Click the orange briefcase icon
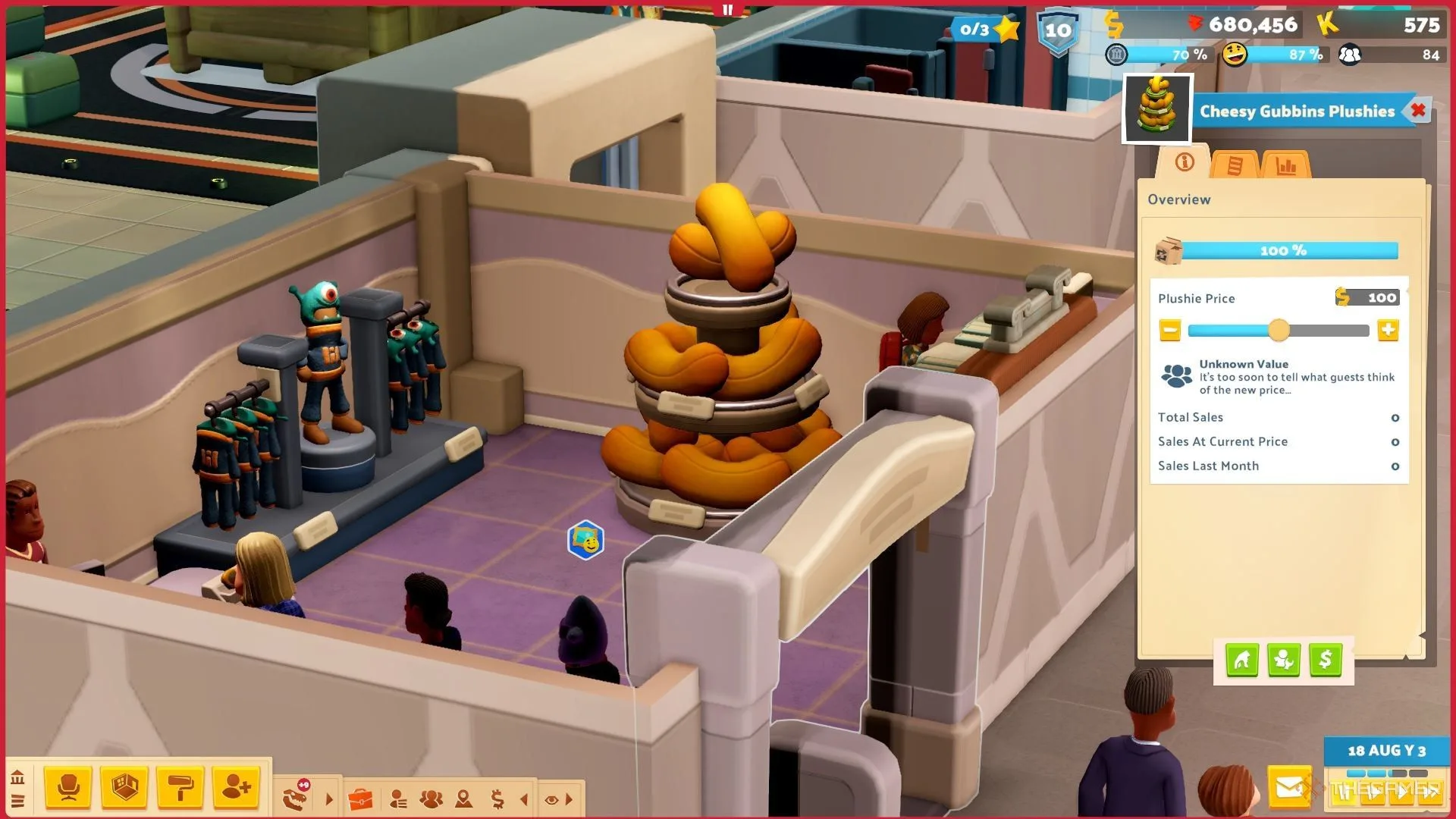Screen dimensions: 1456x819 (x=360, y=799)
